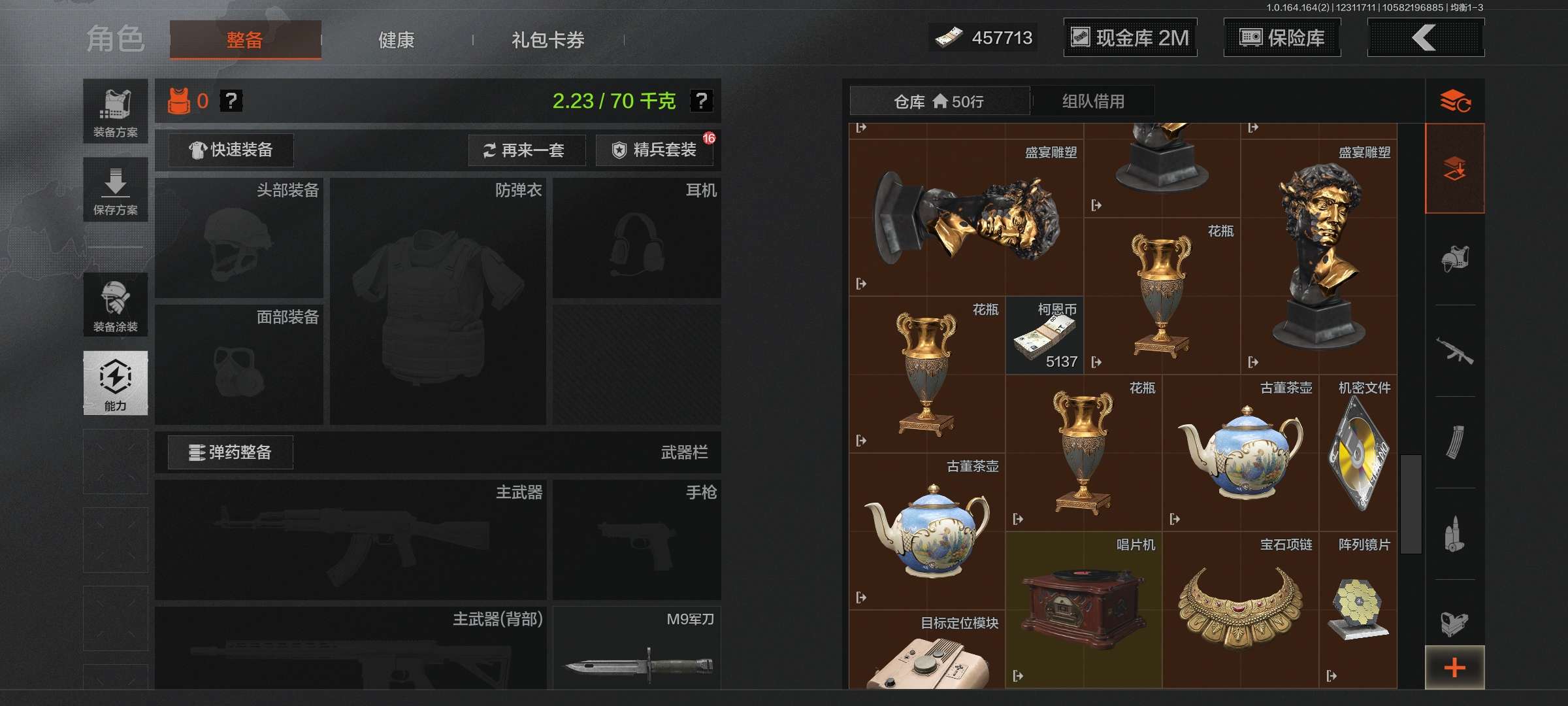Screen dimensions: 1568x706
Task: Collapse the panel with the top-right back arrow
Action: coord(1426,37)
